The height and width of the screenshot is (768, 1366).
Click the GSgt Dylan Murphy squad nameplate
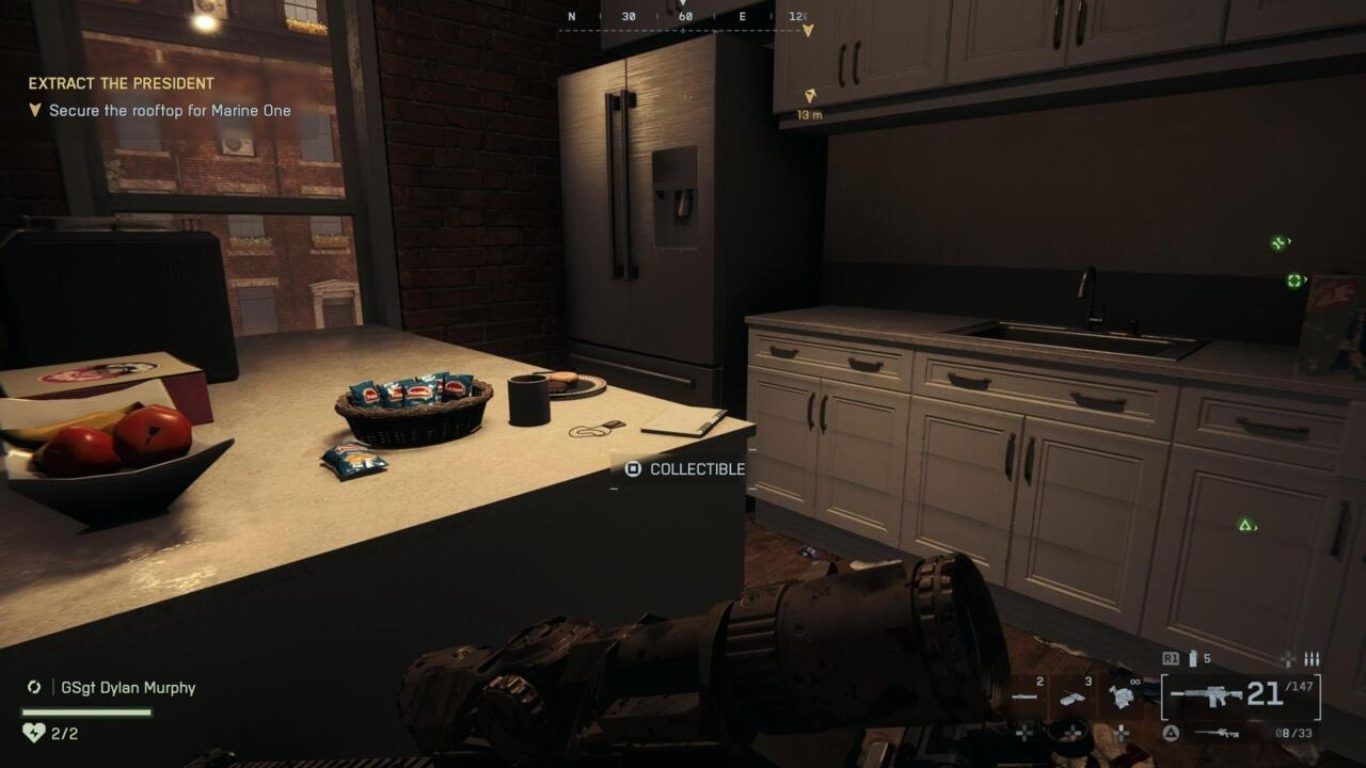pyautogui.click(x=127, y=688)
